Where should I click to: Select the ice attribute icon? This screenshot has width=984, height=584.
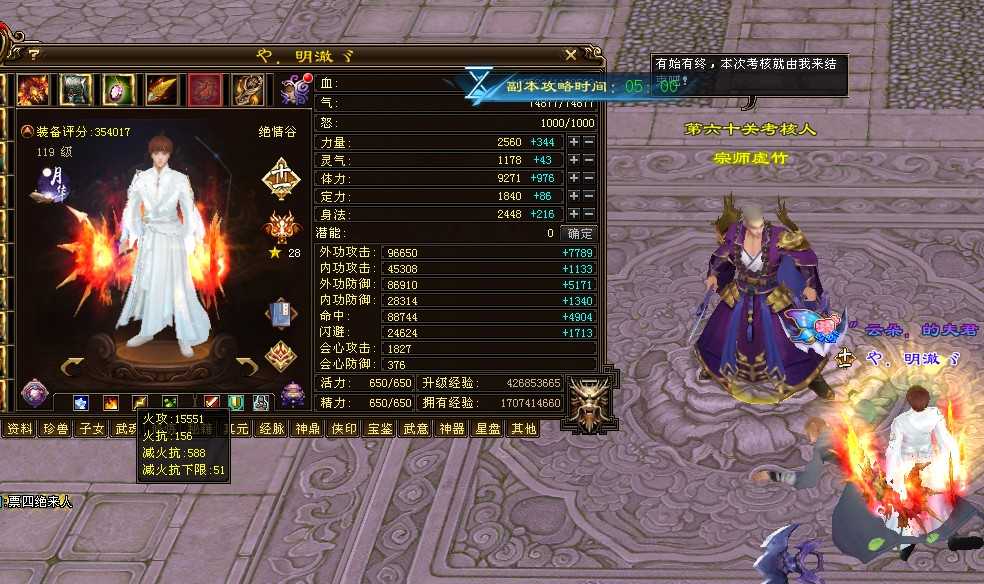82,403
